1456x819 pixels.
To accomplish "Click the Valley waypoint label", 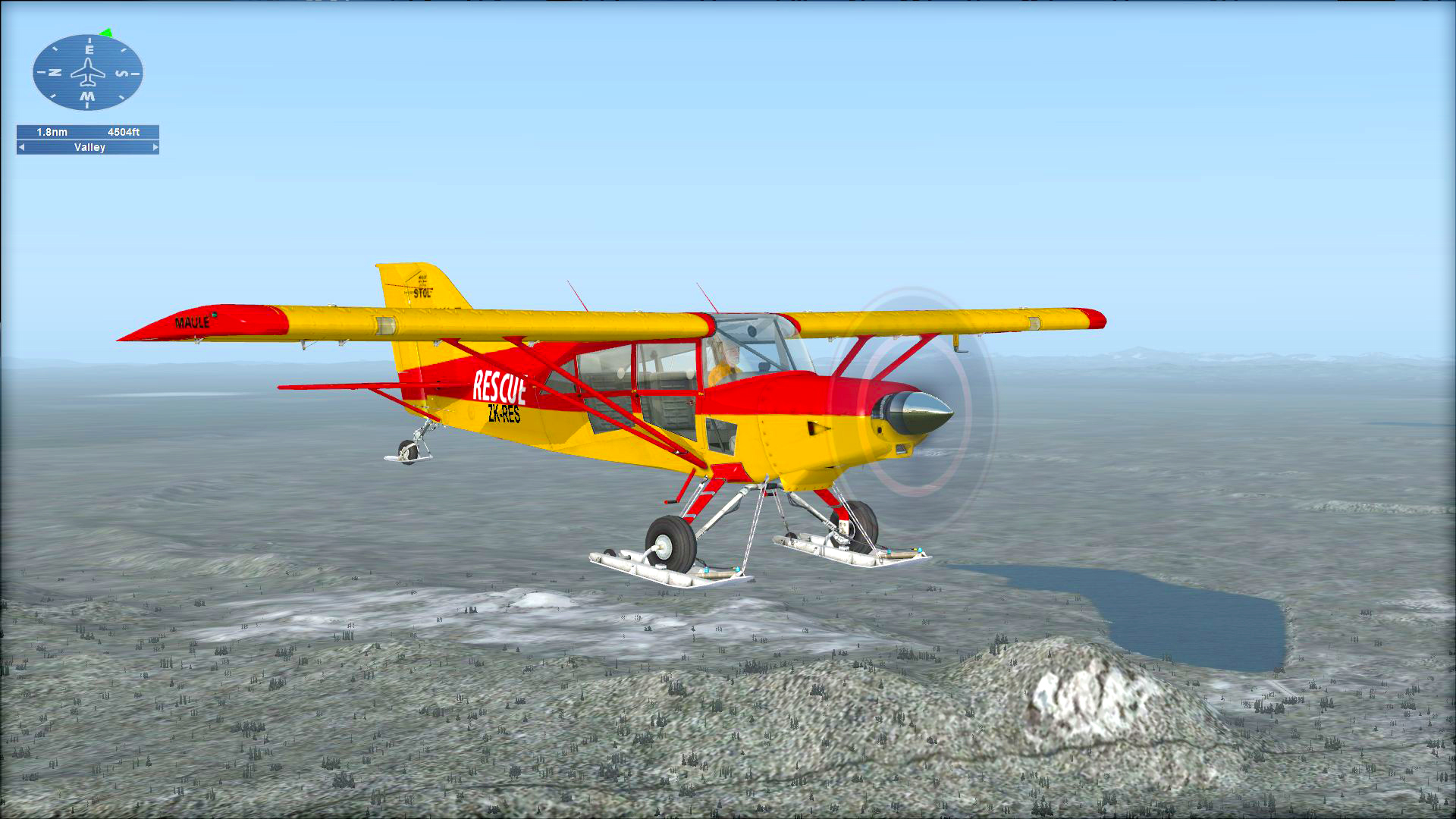I will pyautogui.click(x=89, y=147).
